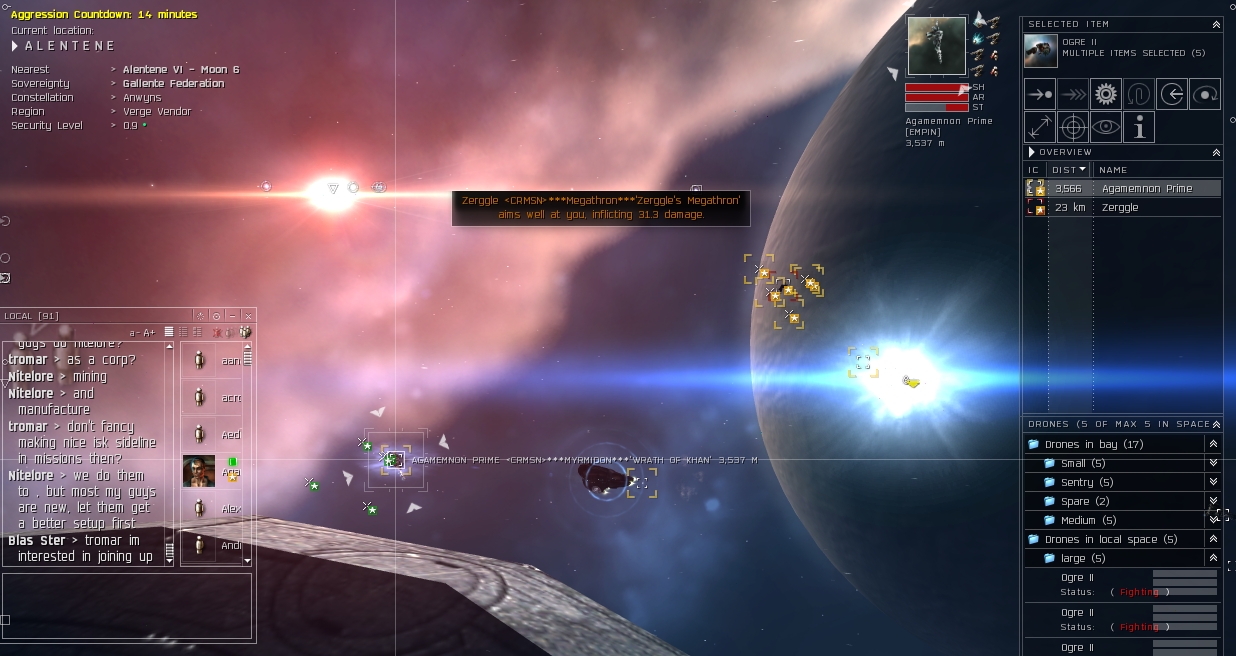Collapse the Drones in bay folder

pyautogui.click(x=1213, y=444)
